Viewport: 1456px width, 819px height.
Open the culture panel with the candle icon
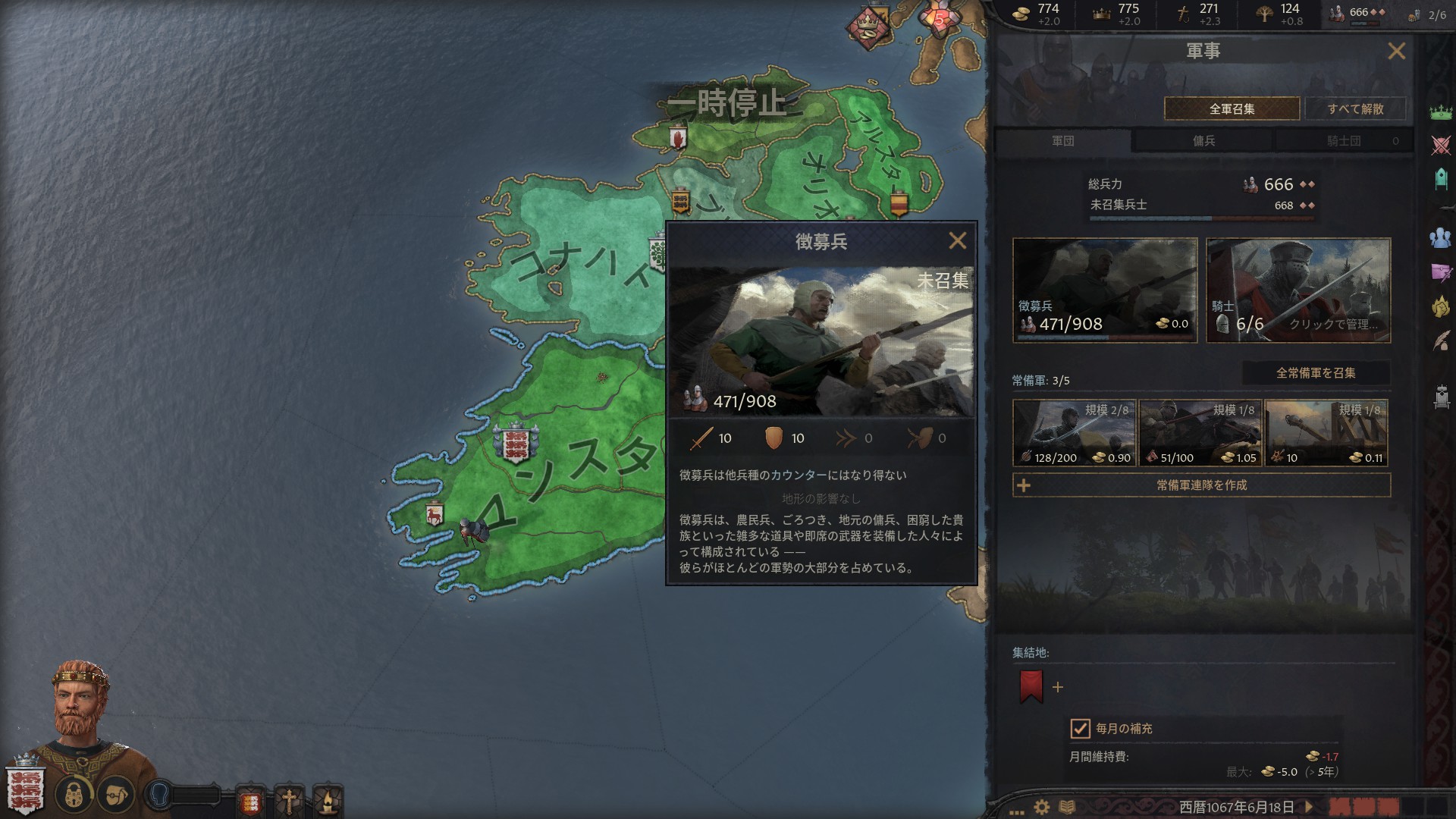(328, 798)
